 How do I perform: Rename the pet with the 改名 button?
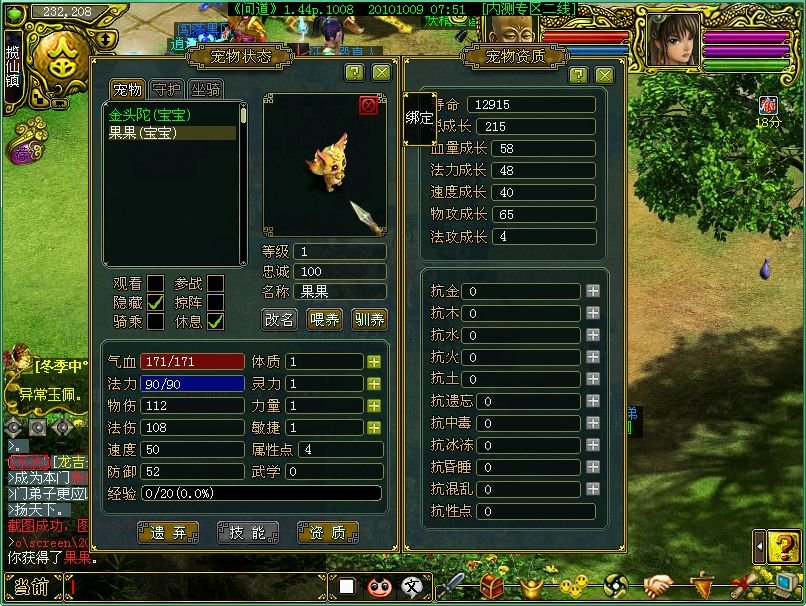280,319
